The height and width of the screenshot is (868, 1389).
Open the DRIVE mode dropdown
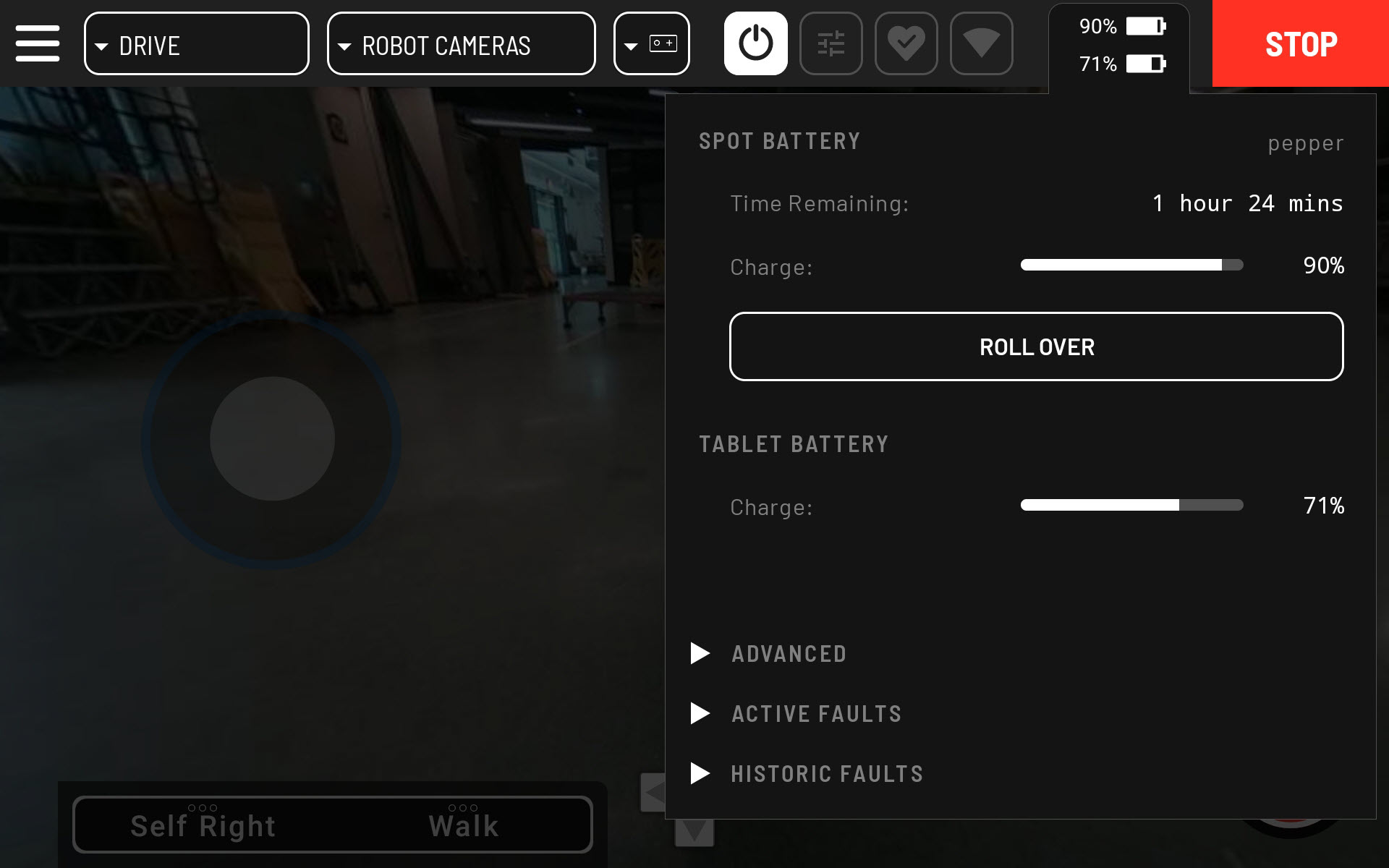[x=196, y=43]
